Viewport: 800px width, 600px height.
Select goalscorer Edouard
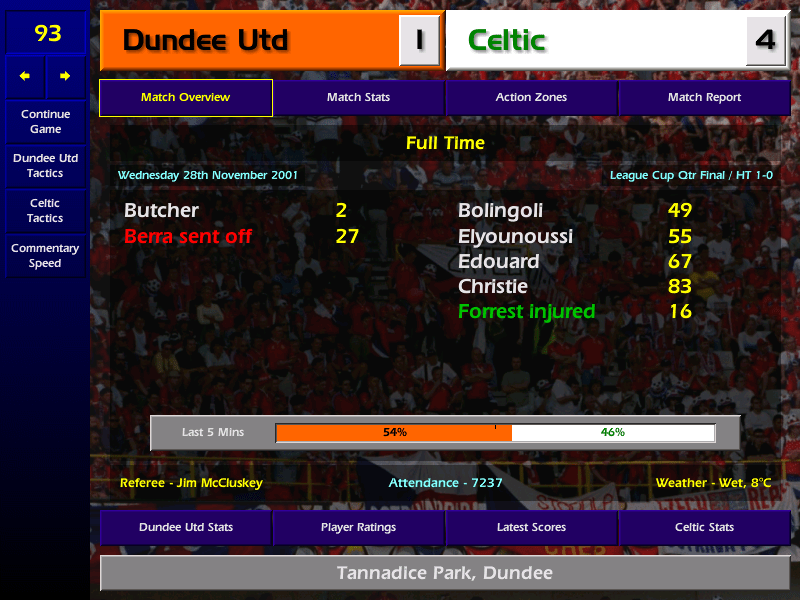point(498,262)
